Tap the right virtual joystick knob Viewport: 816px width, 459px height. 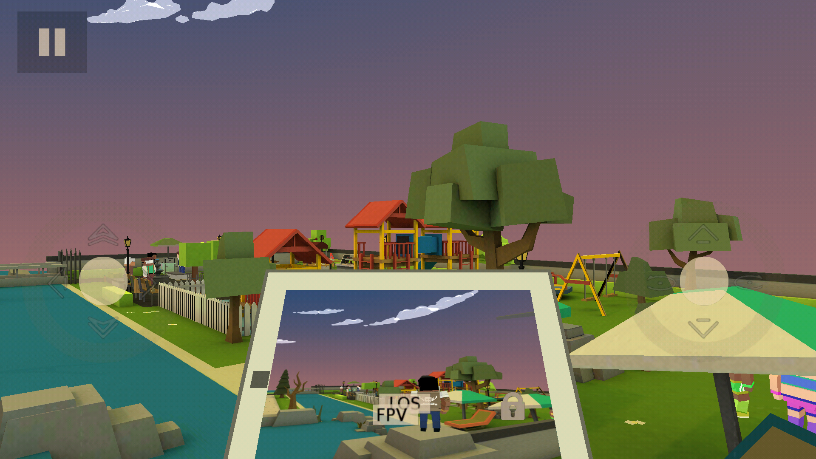(704, 281)
